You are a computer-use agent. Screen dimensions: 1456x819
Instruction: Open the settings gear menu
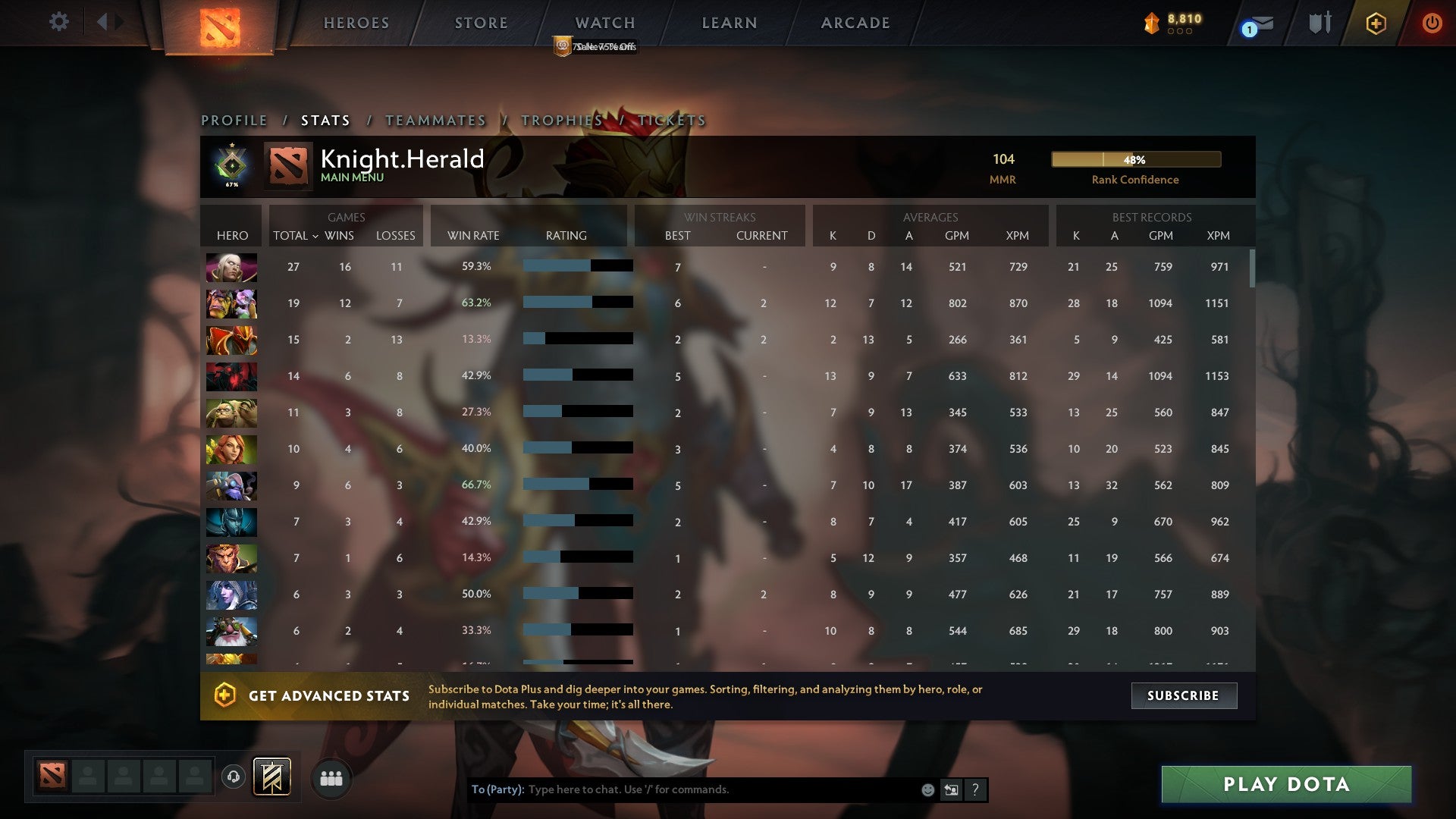(59, 22)
